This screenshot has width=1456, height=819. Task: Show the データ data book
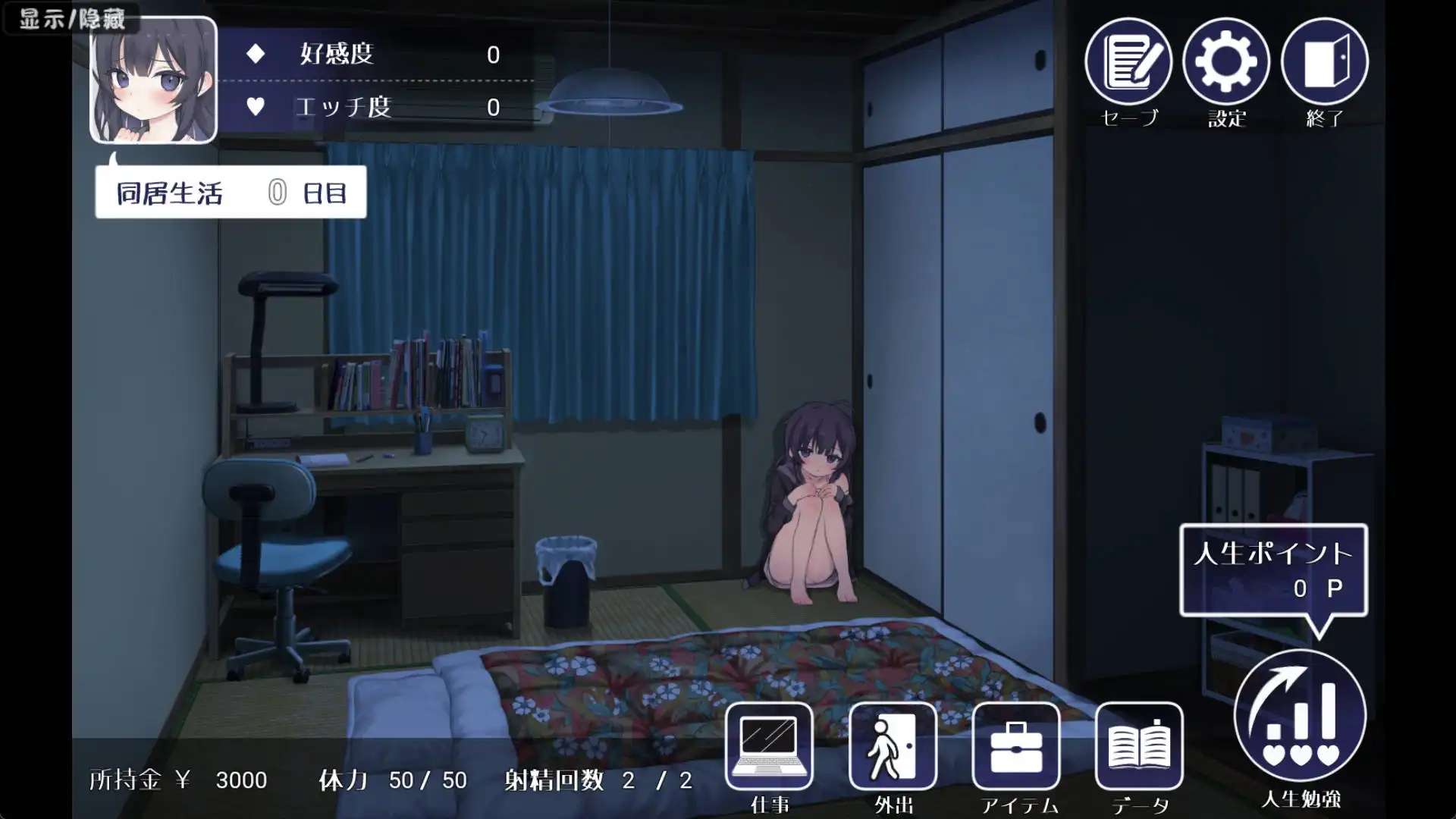coord(1139,747)
